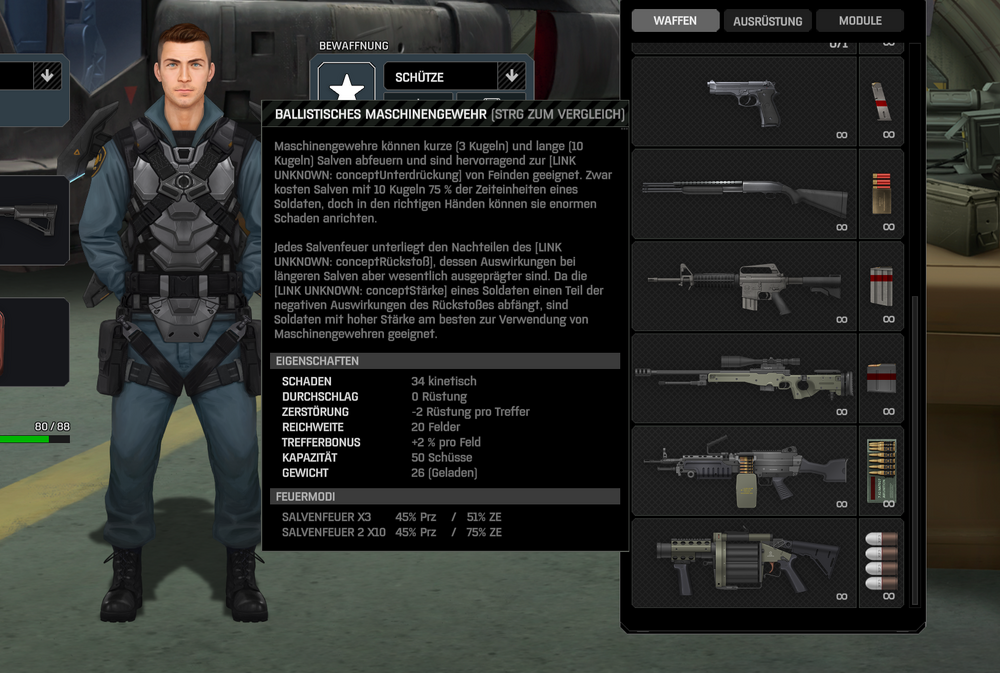The width and height of the screenshot is (1000, 673).
Task: Switch to the Waffen tab
Action: coord(675,21)
